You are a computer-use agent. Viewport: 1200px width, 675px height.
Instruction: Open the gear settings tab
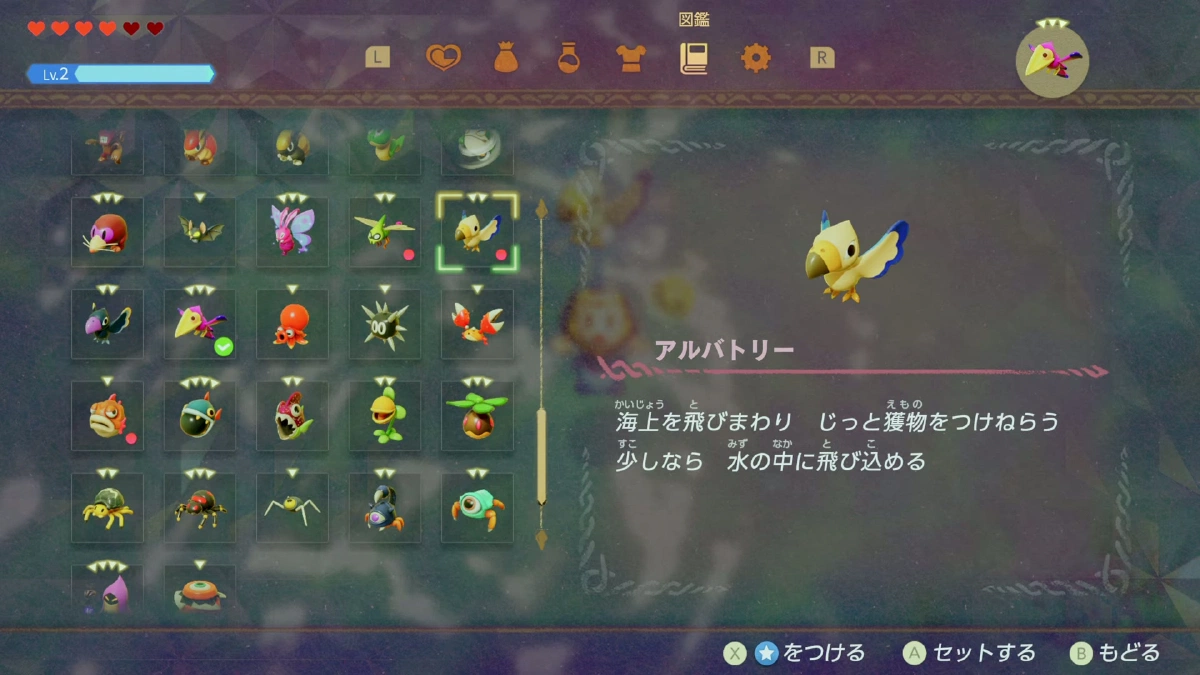click(756, 58)
